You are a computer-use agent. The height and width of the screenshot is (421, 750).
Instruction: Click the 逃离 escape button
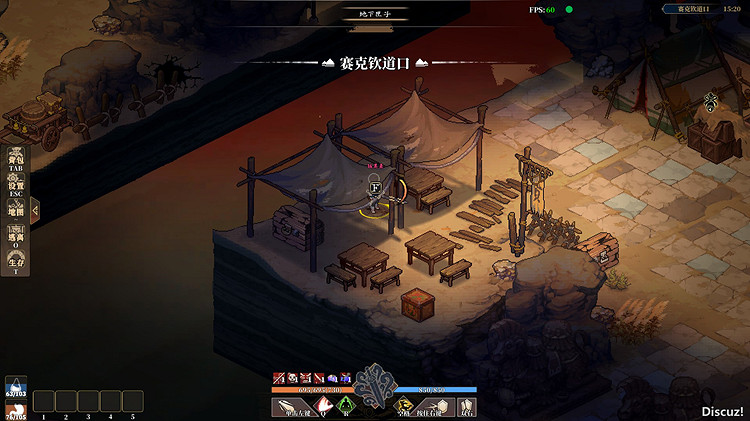coord(16,240)
